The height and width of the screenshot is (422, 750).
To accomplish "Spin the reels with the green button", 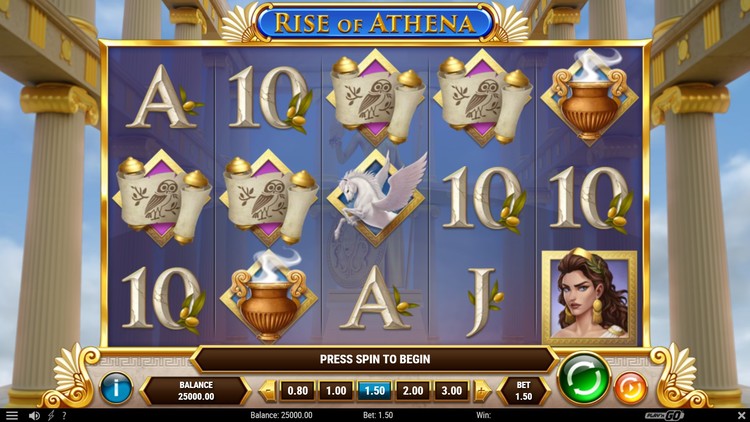I will pyautogui.click(x=584, y=380).
